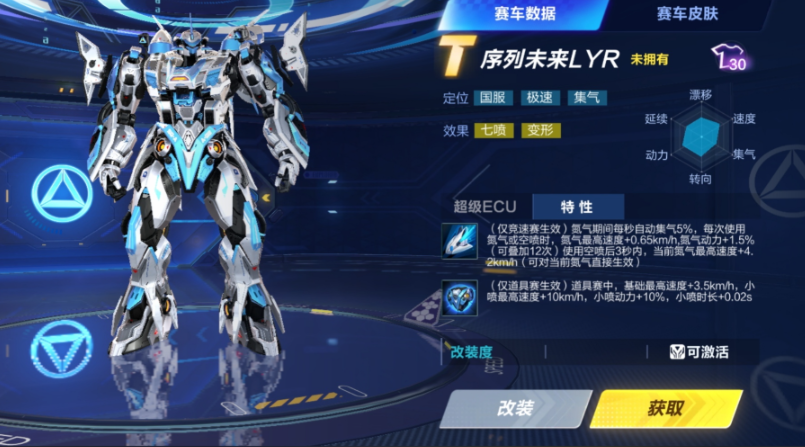The width and height of the screenshot is (805, 447).
Task: Switch to the 赛车数据 tab
Action: coord(526,14)
